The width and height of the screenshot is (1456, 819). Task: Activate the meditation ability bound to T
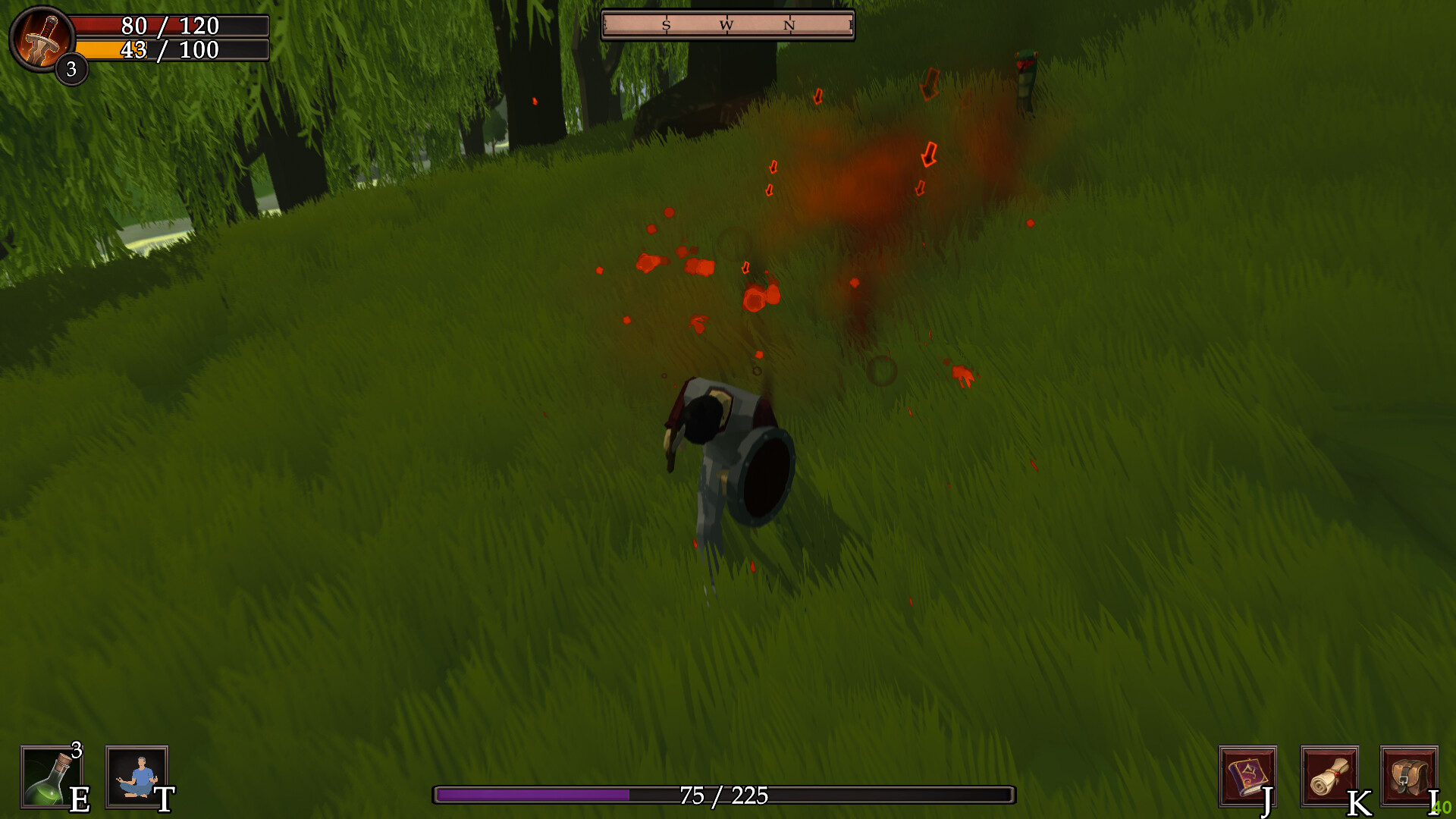(x=134, y=777)
